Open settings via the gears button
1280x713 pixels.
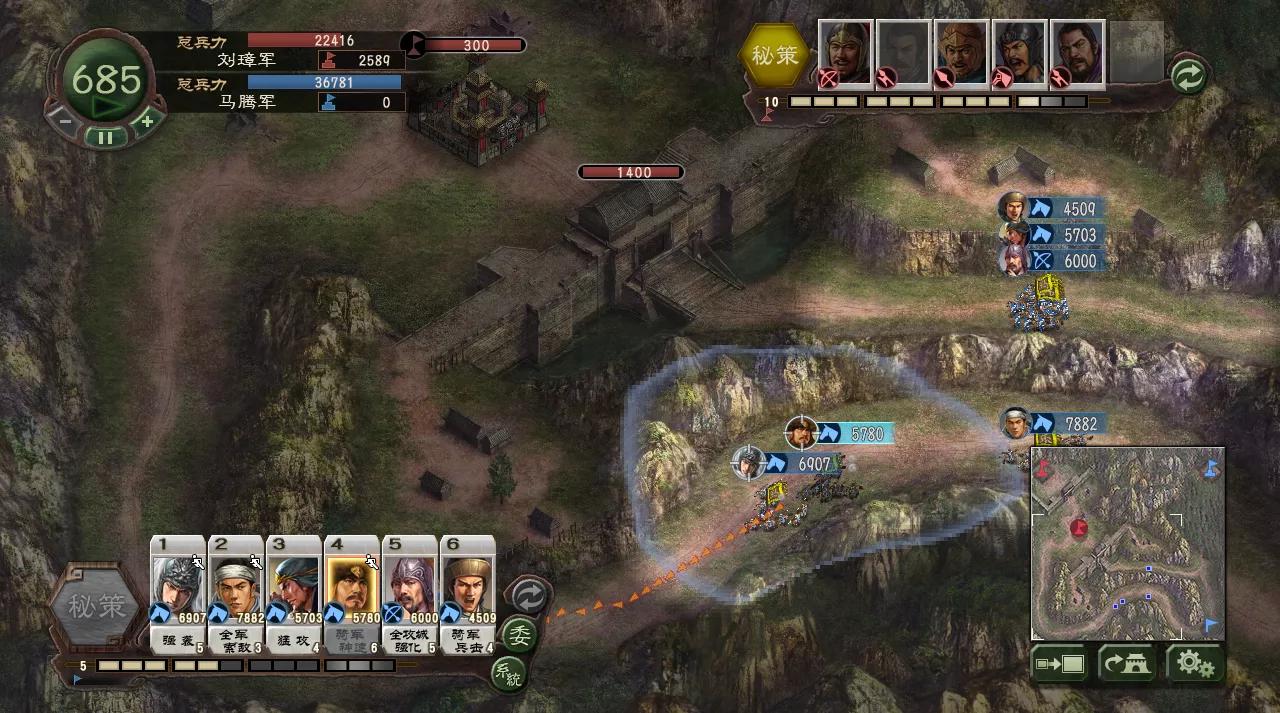(1195, 663)
